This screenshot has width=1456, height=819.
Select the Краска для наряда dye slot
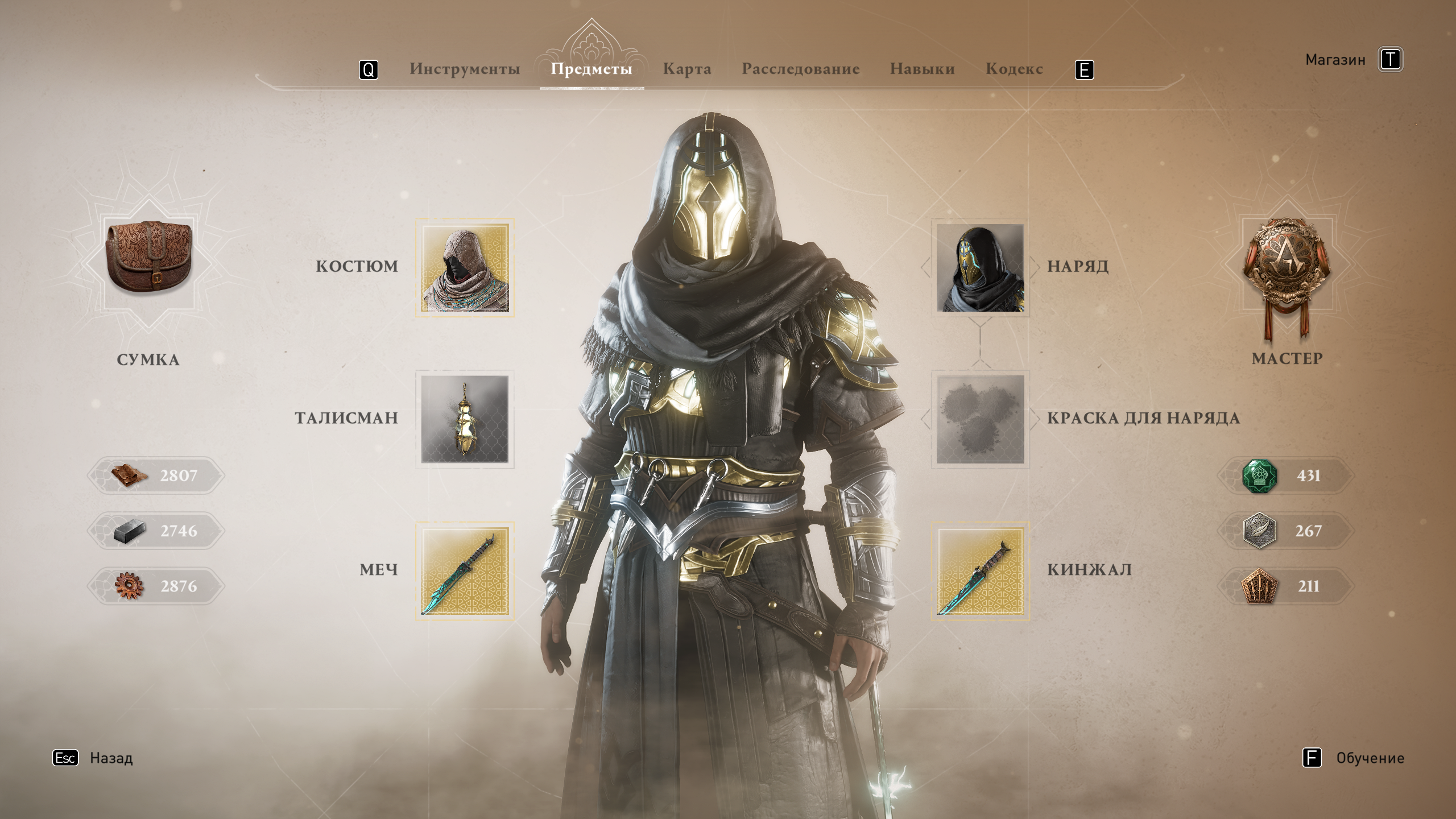coord(980,419)
